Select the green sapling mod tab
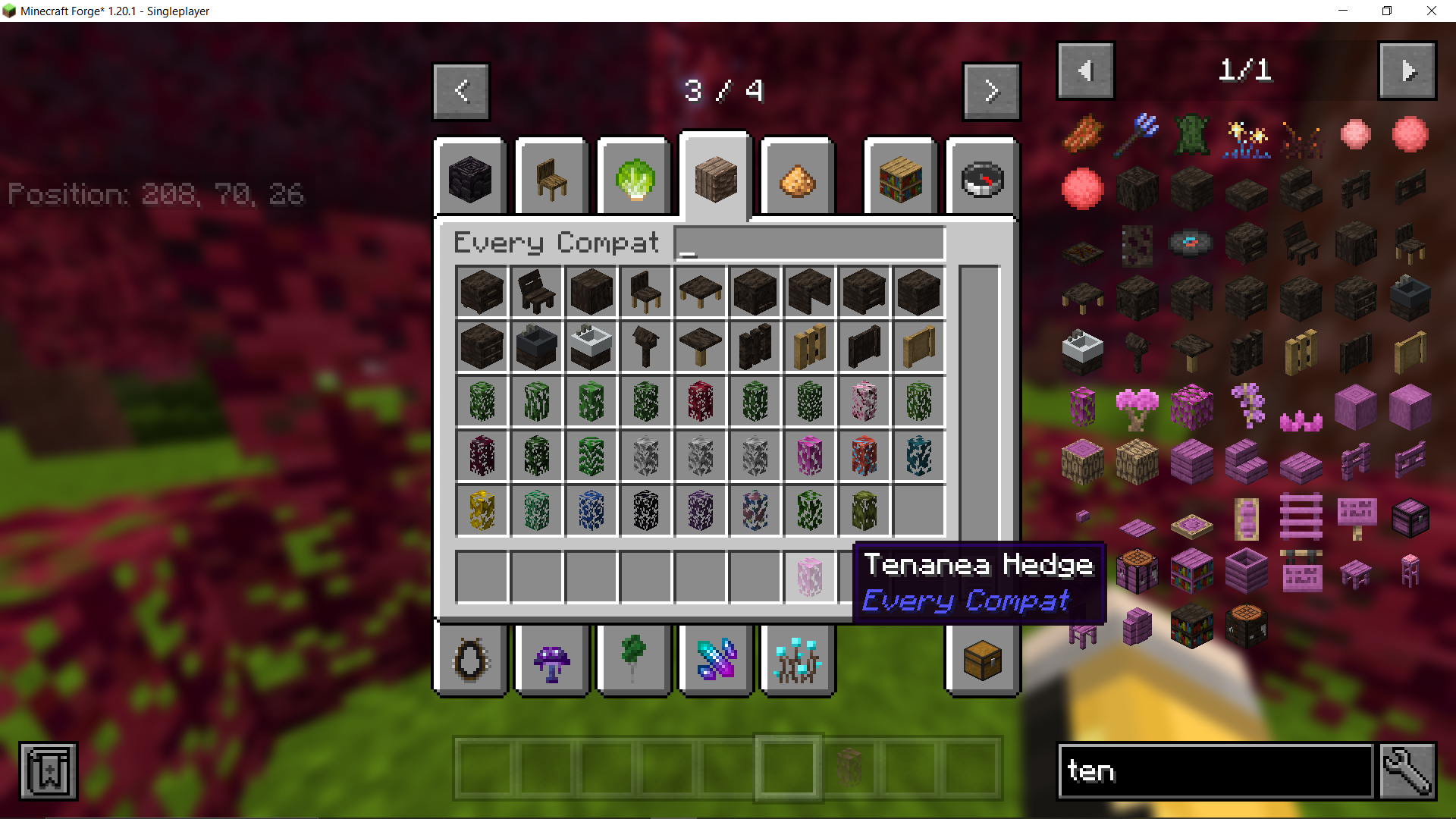 (633, 661)
